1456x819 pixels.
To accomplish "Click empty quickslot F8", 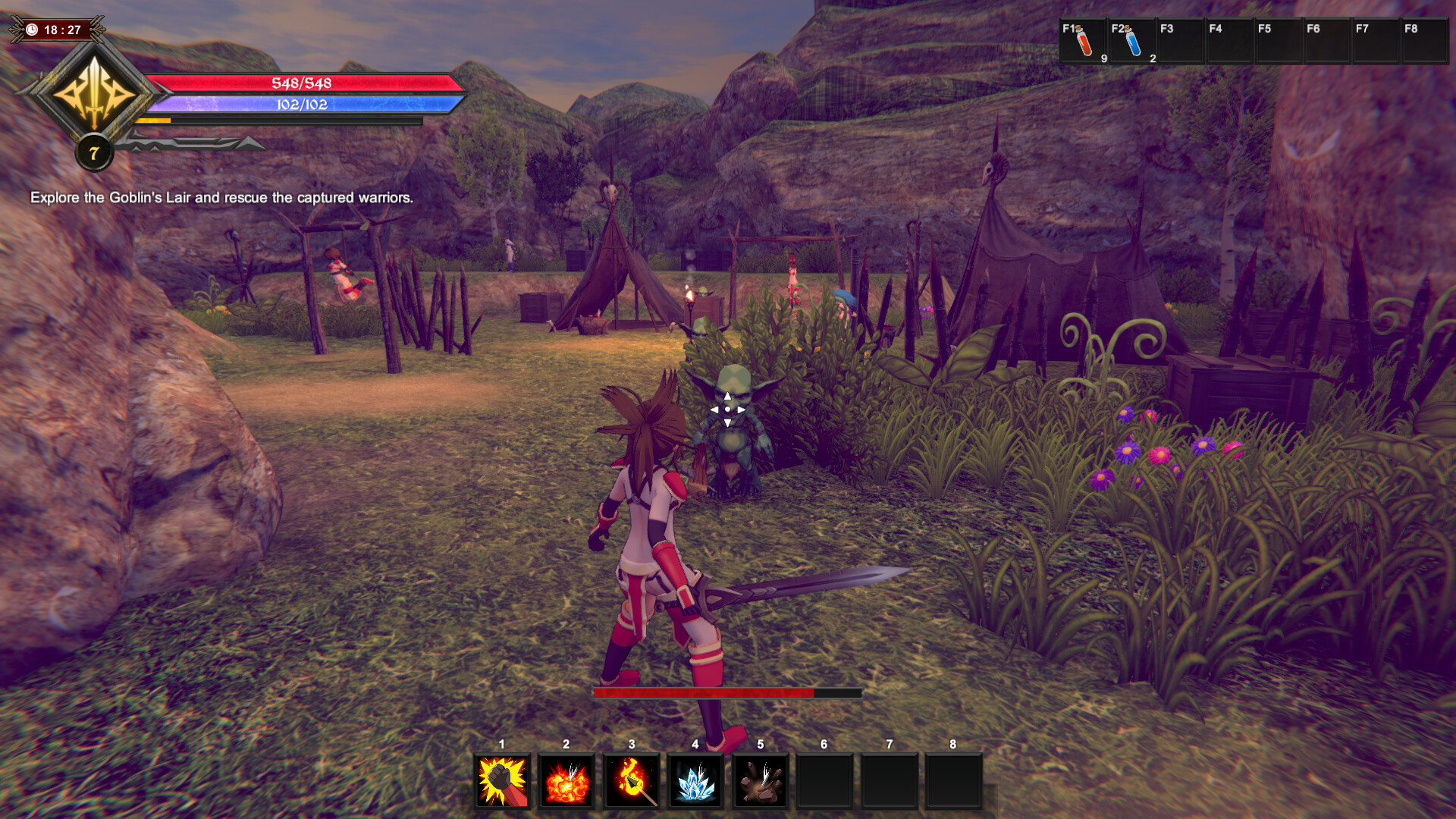I will coord(1424,39).
